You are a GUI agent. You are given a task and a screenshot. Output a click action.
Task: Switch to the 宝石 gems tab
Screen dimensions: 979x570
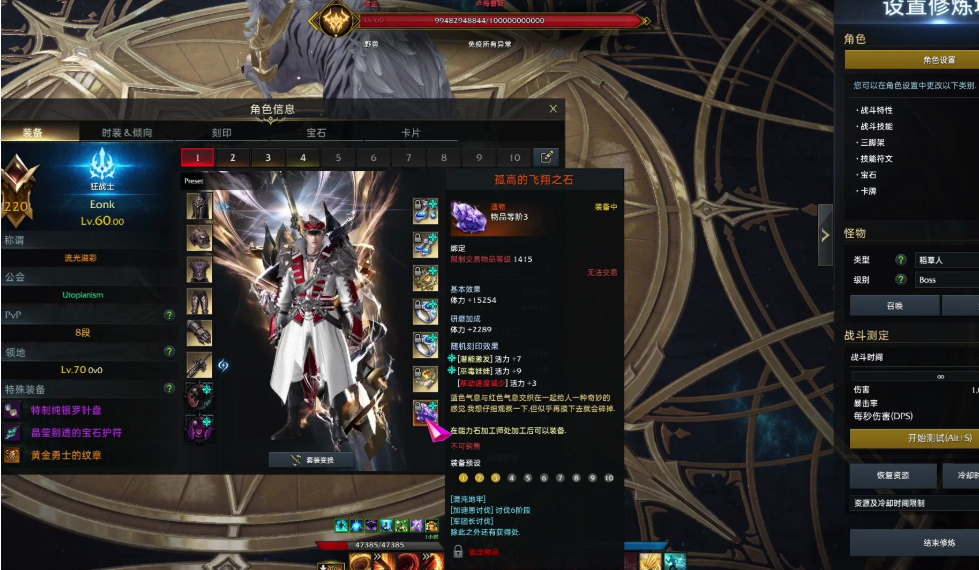pos(315,132)
